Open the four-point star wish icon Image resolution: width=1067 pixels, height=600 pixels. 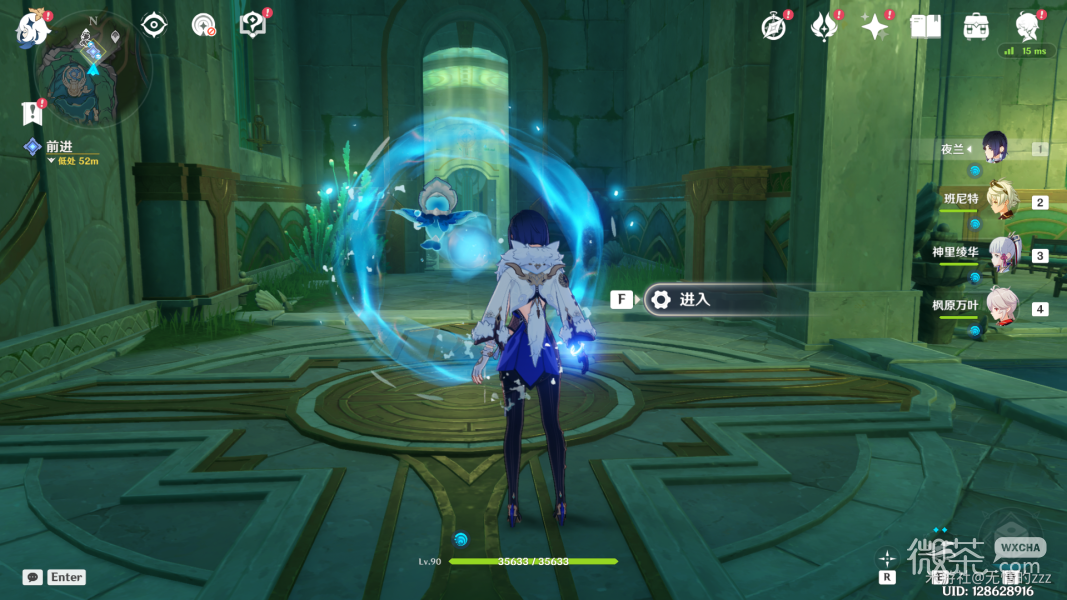click(875, 27)
